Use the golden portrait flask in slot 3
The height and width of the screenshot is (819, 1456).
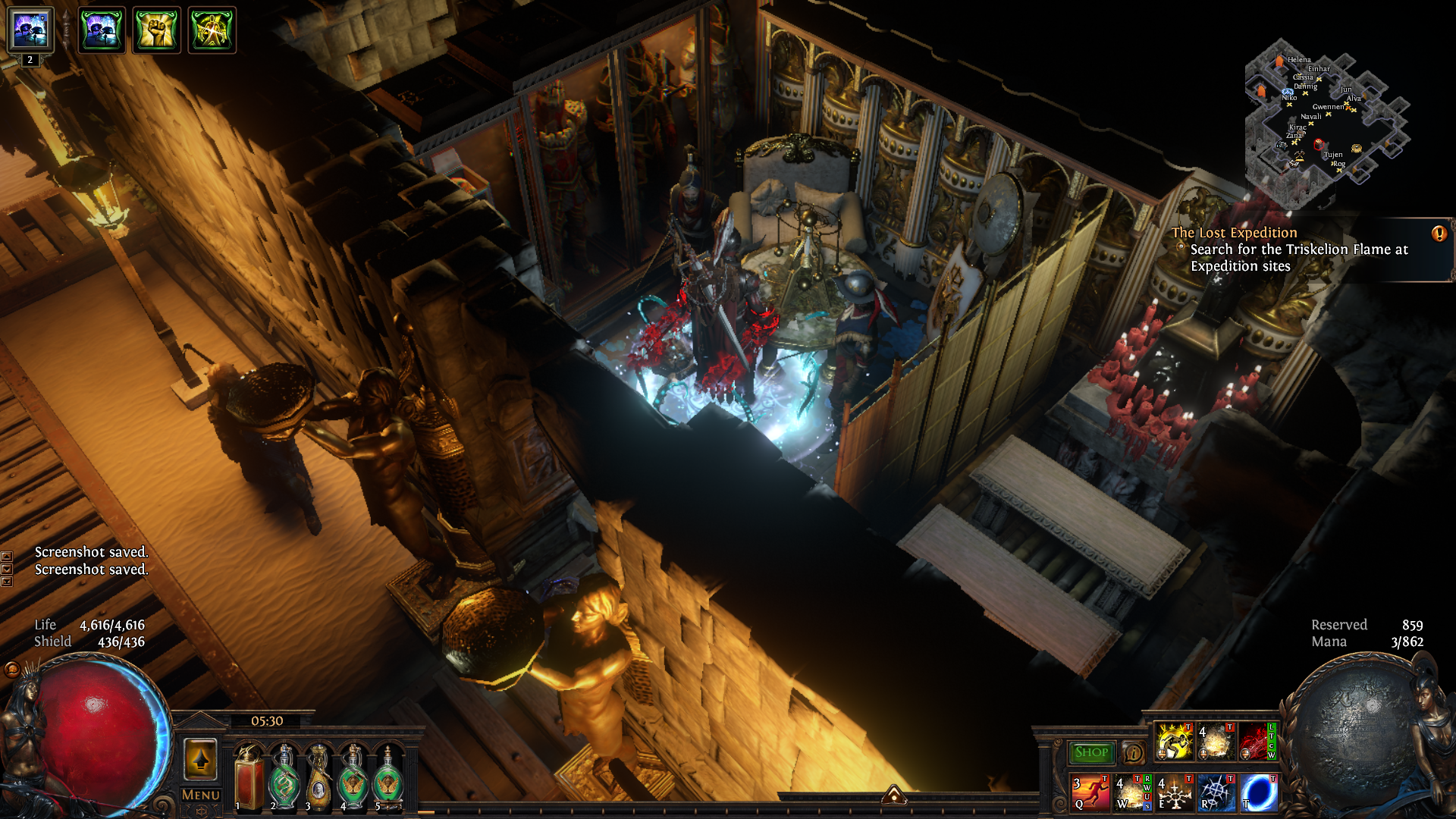[x=318, y=777]
